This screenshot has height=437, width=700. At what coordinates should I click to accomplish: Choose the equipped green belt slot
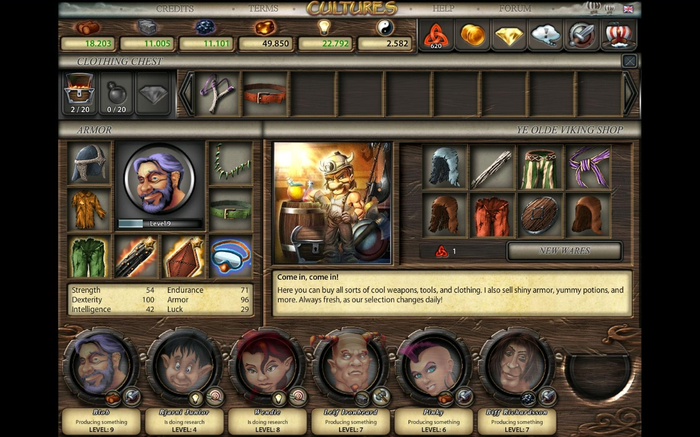[x=231, y=211]
